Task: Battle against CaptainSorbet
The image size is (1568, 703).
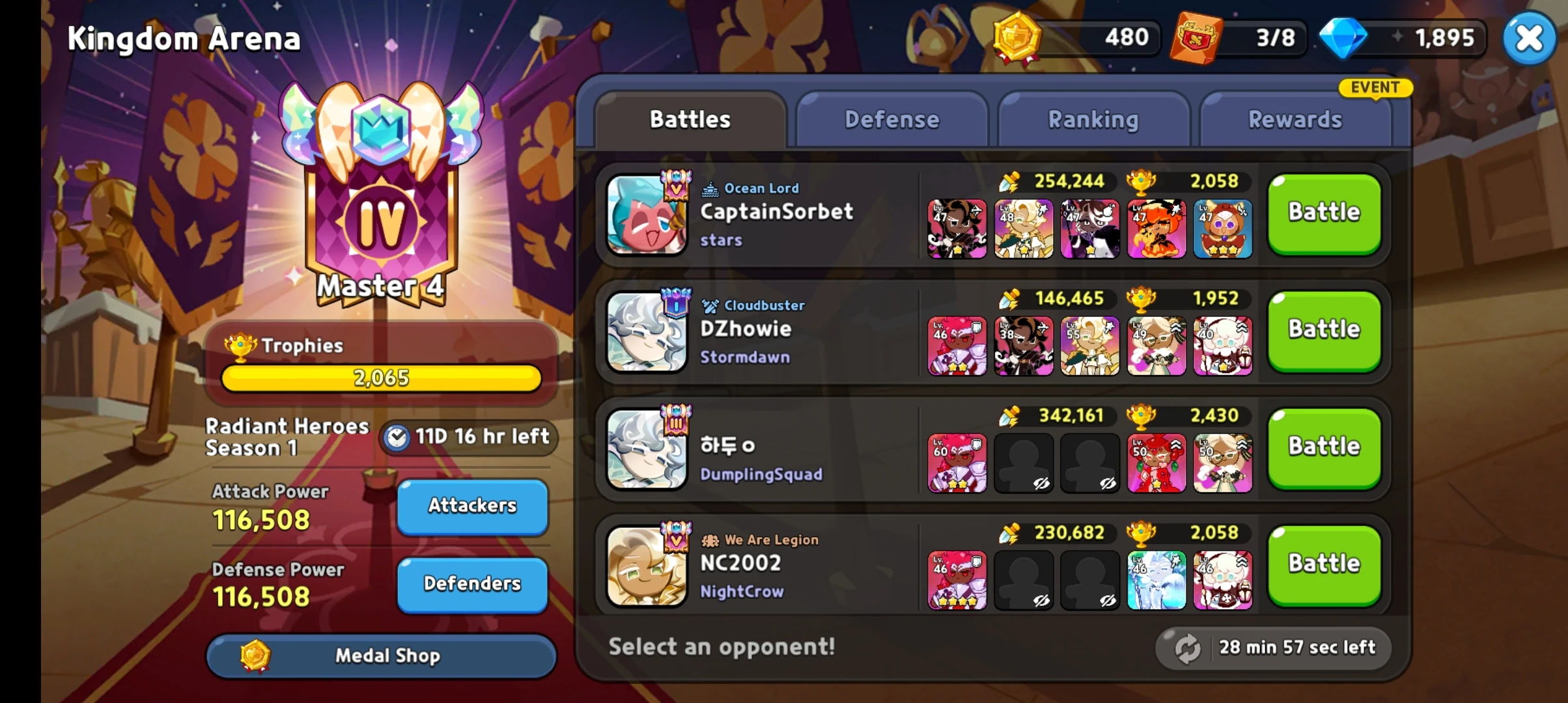Action: tap(1323, 213)
